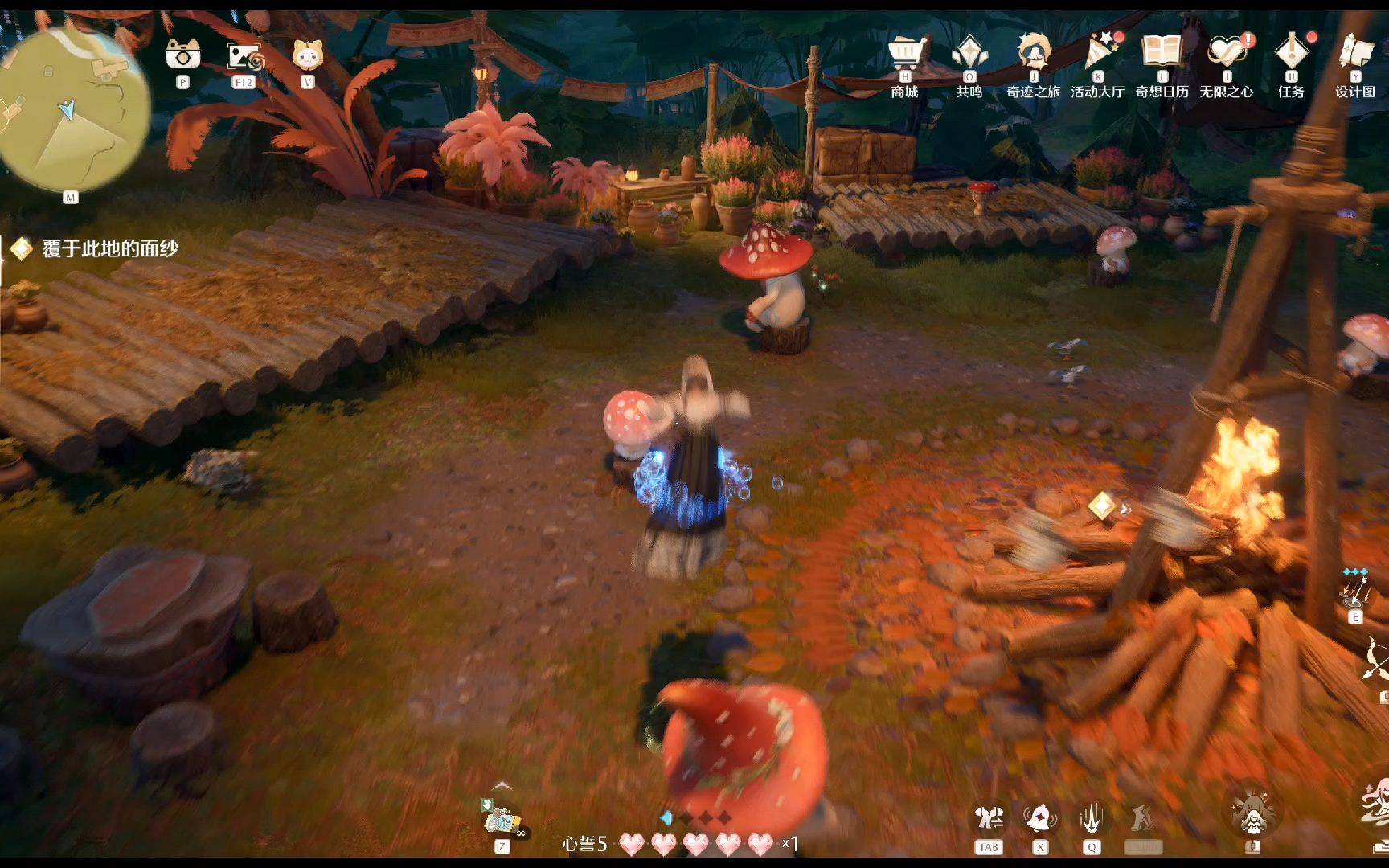Expand the circular minimap
The height and width of the screenshot is (868, 1389).
click(x=72, y=108)
